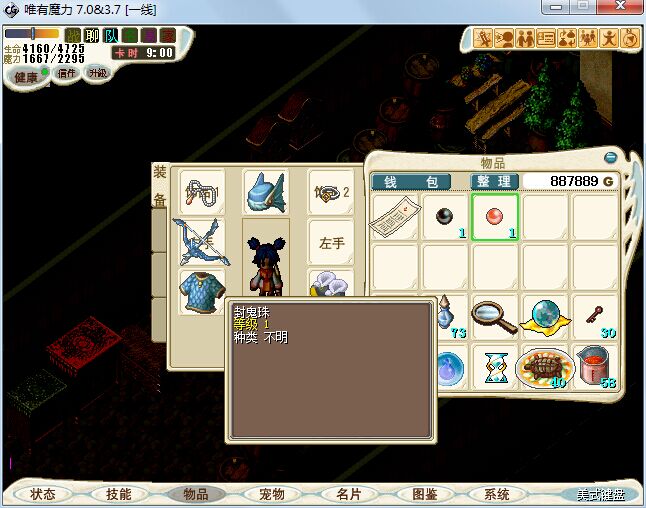Toggle the 物品 items menu
Screen dimensions: 646x508
(x=195, y=494)
